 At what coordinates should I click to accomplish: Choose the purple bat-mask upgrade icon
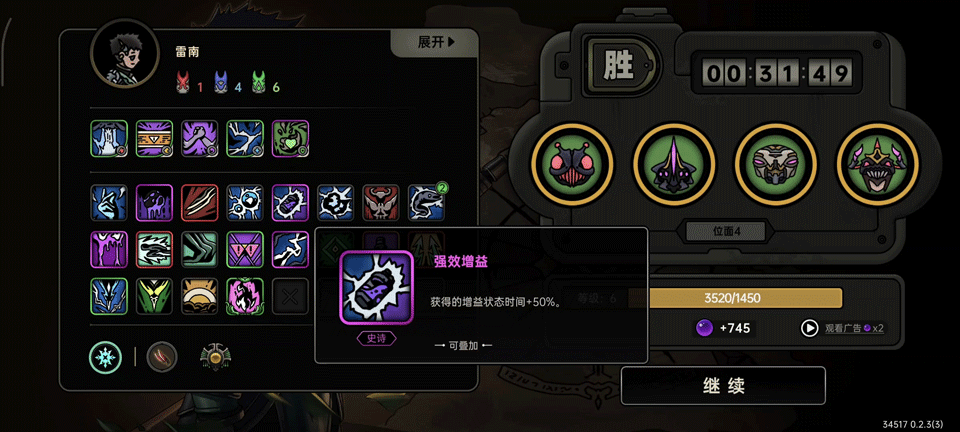[244, 249]
